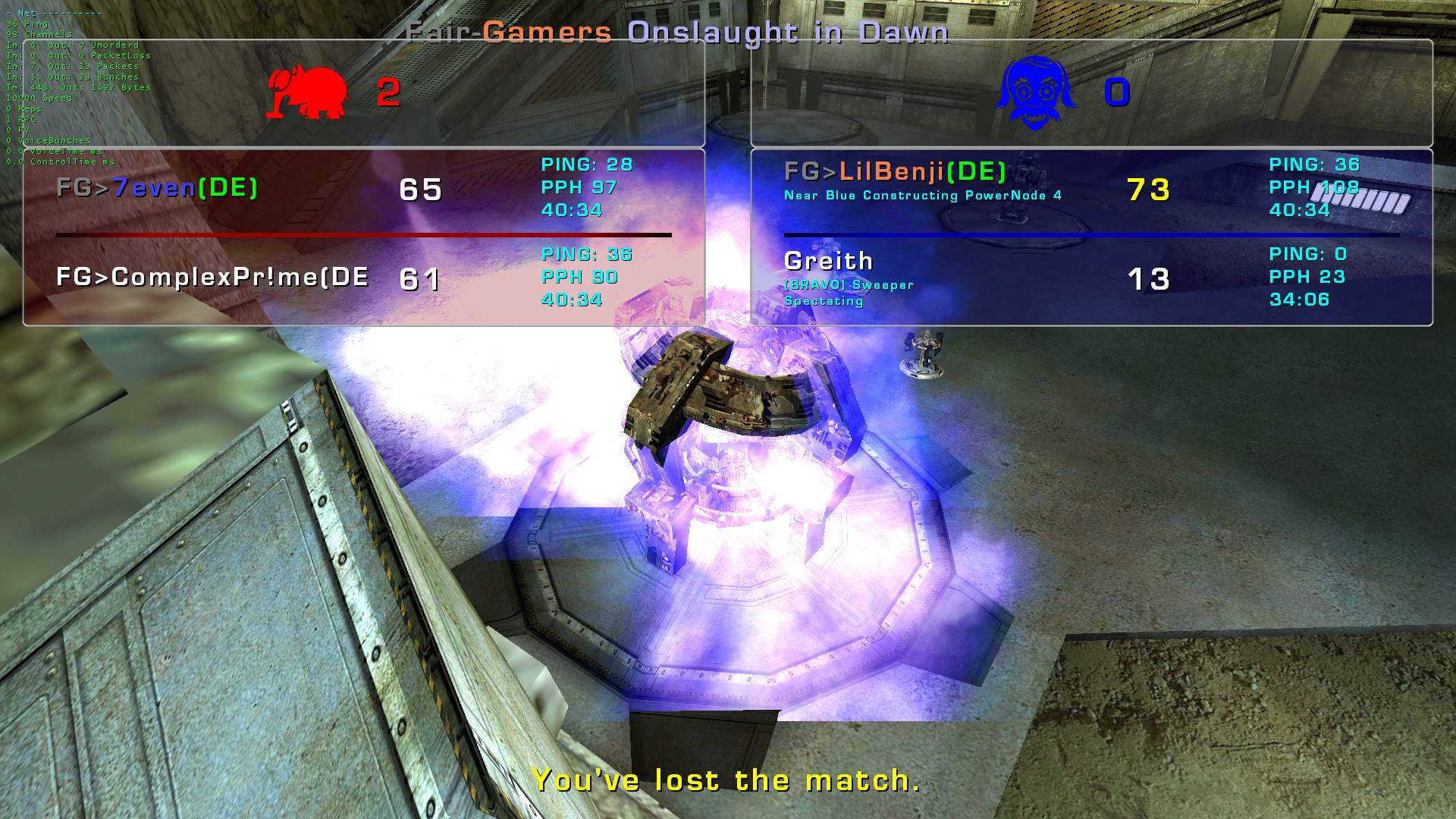Screen dimensions: 1456x819
Task: Choose FG>LilBenji(DE) in blue team list
Action: pyautogui.click(x=895, y=172)
